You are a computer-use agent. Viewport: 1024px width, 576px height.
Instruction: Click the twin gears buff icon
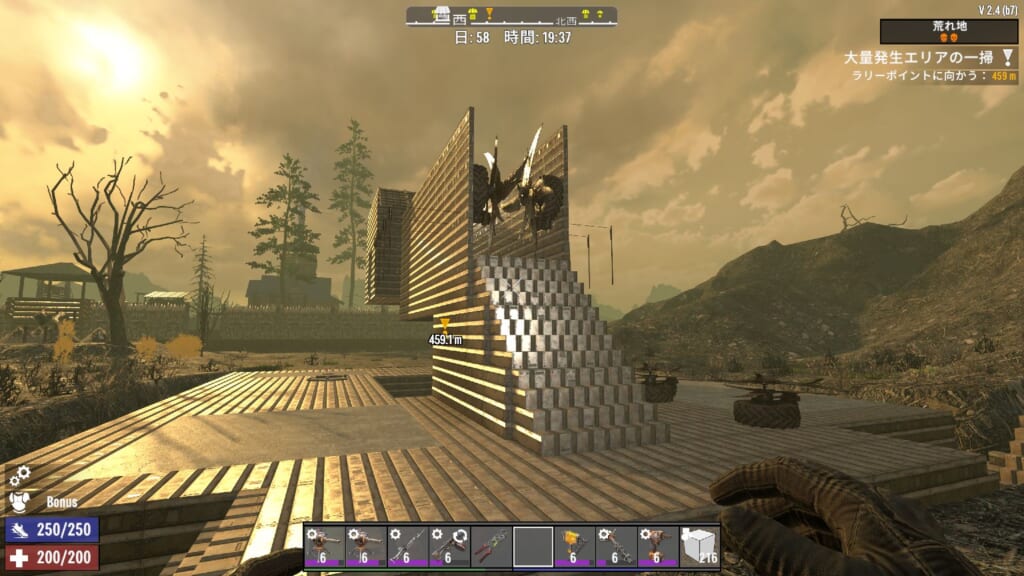point(18,476)
